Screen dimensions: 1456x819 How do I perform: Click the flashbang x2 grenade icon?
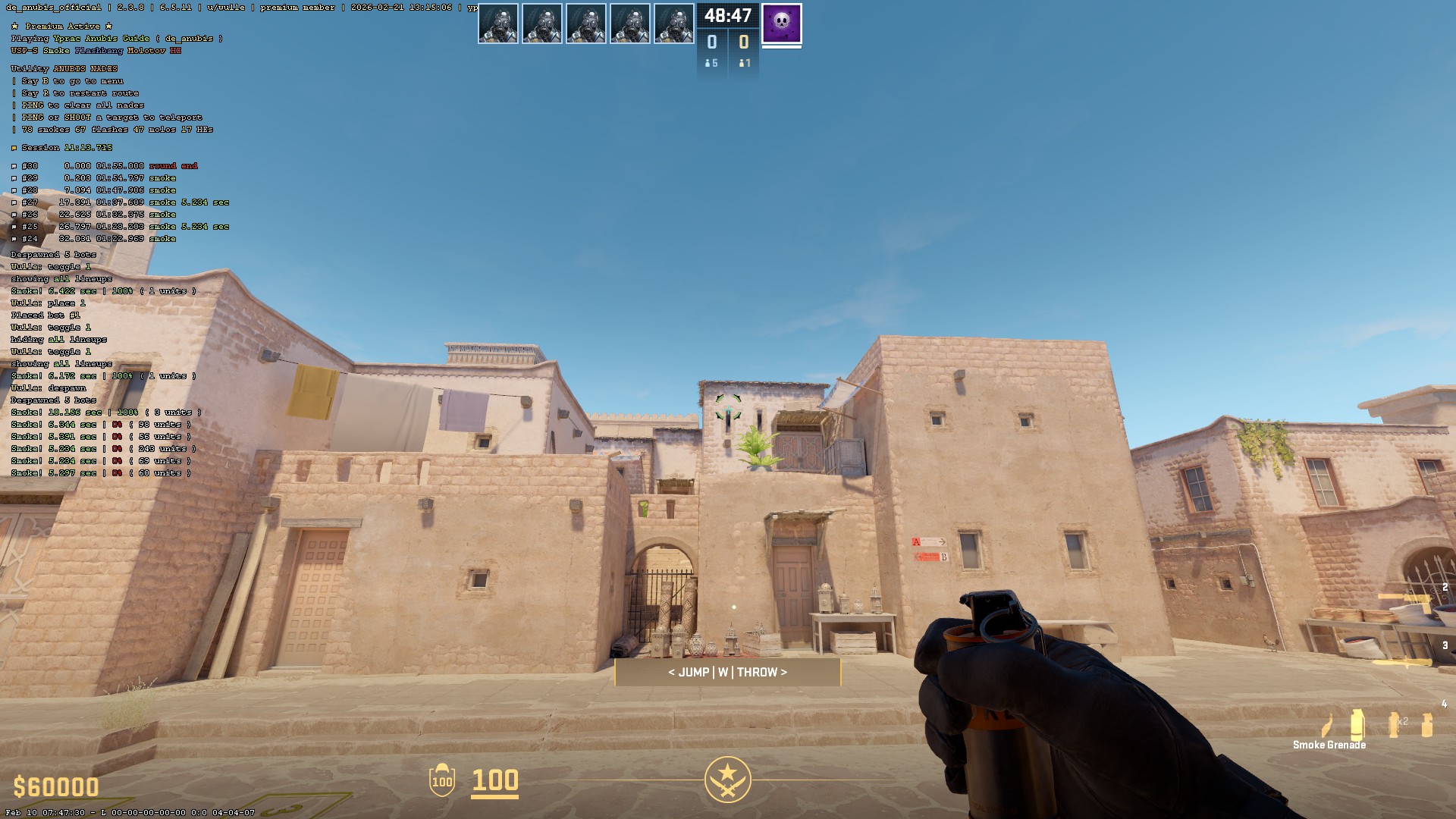[x=1394, y=723]
